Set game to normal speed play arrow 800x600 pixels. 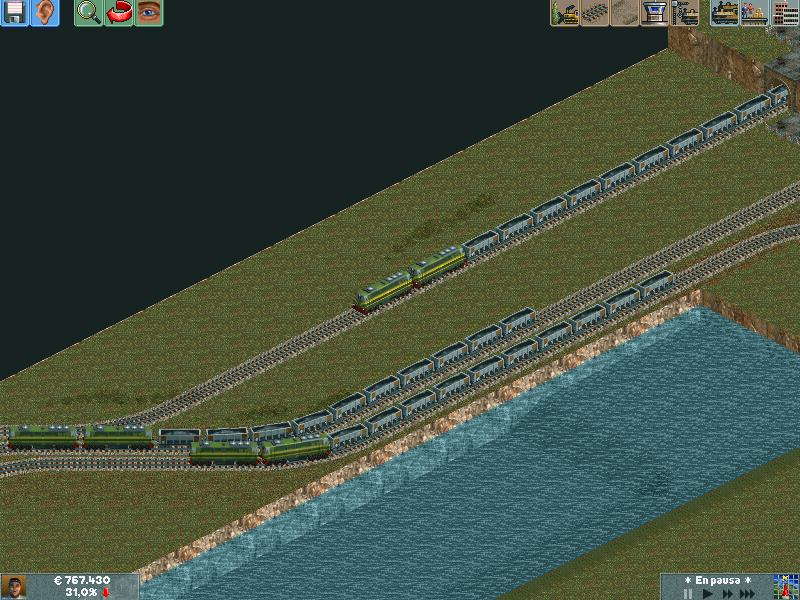click(708, 593)
